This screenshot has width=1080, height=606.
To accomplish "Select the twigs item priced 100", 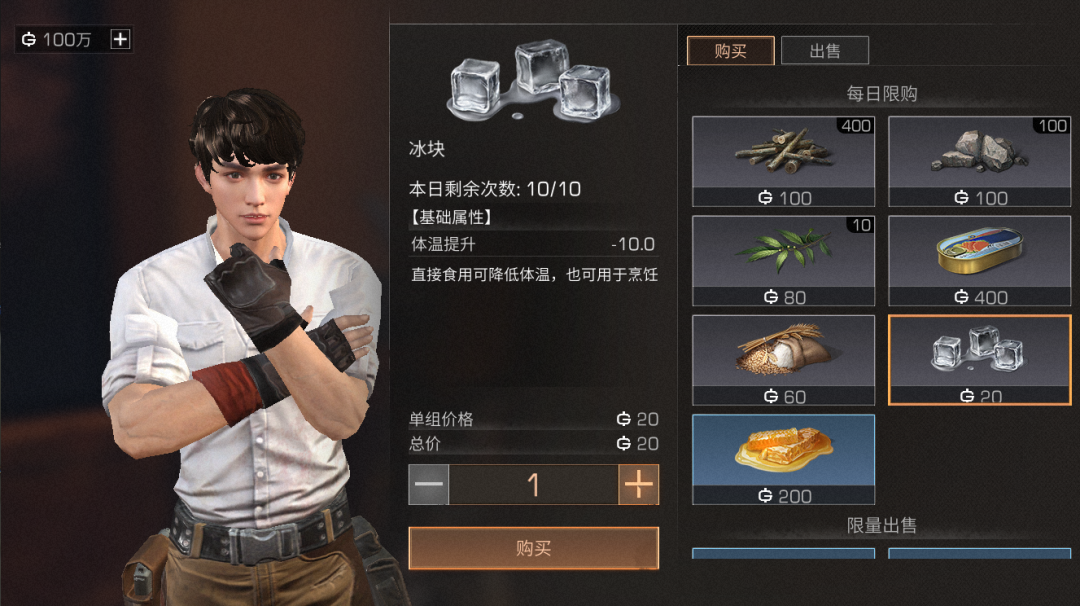I will [783, 161].
